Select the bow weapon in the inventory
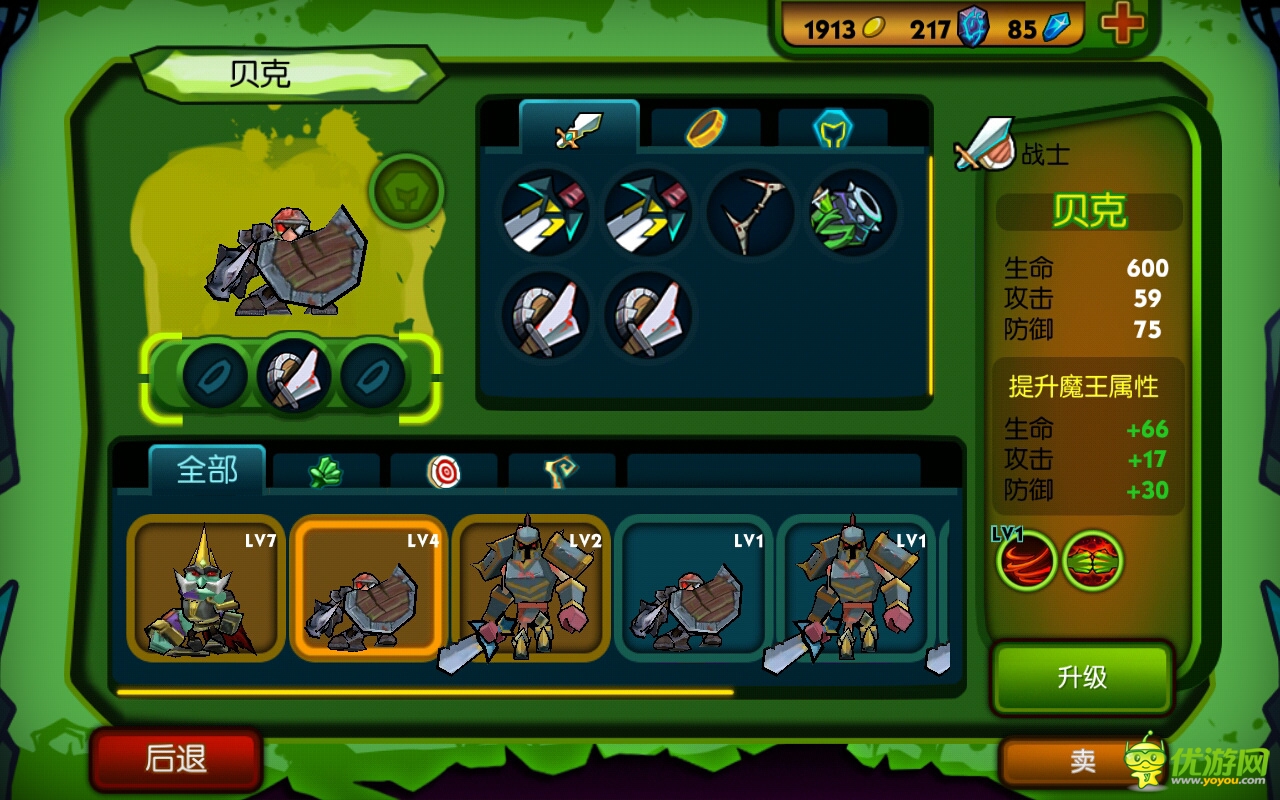This screenshot has width=1280, height=800. pos(749,211)
